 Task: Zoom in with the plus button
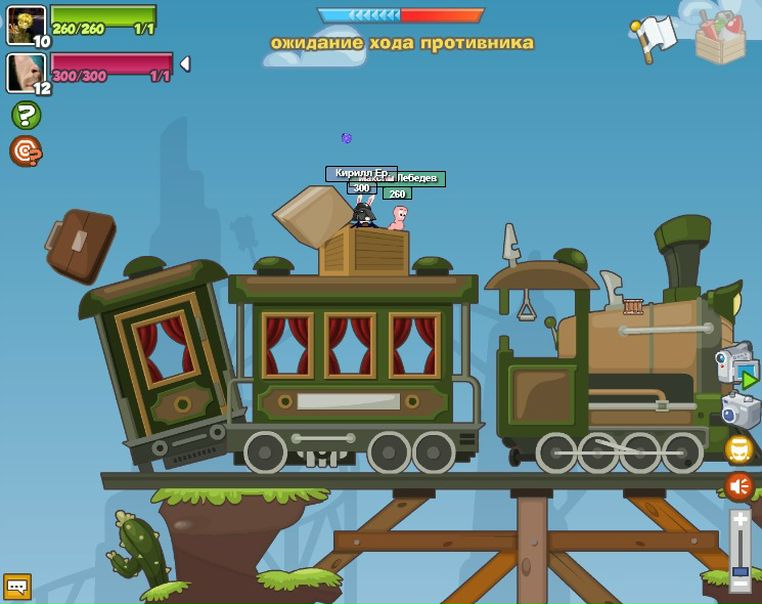740,519
